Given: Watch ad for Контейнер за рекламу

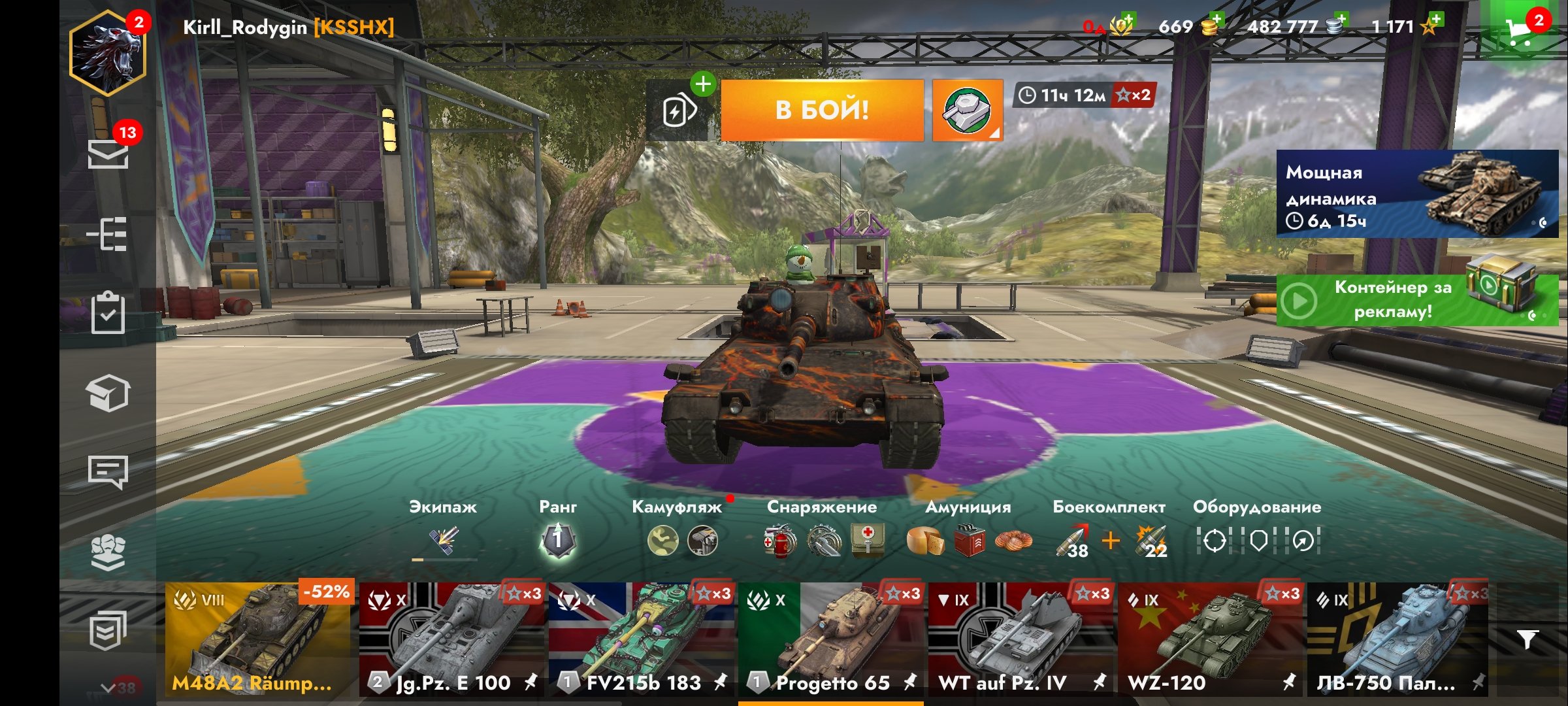Looking at the screenshot, I should point(1416,300).
